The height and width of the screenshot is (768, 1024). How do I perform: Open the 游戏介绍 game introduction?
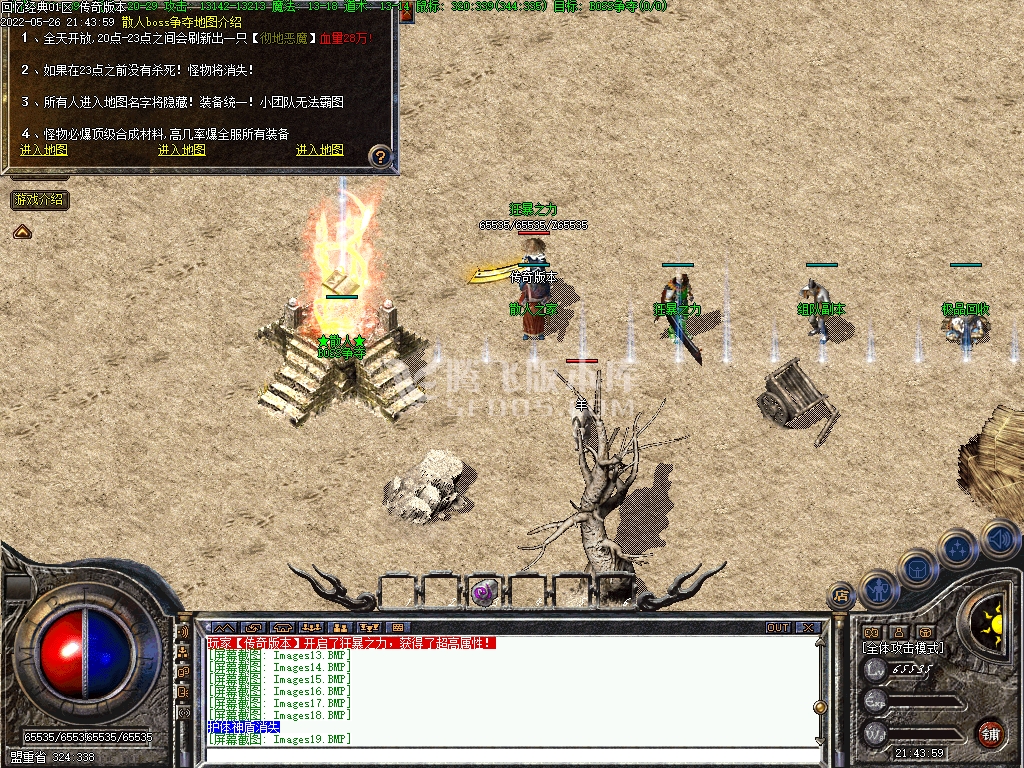pos(40,200)
